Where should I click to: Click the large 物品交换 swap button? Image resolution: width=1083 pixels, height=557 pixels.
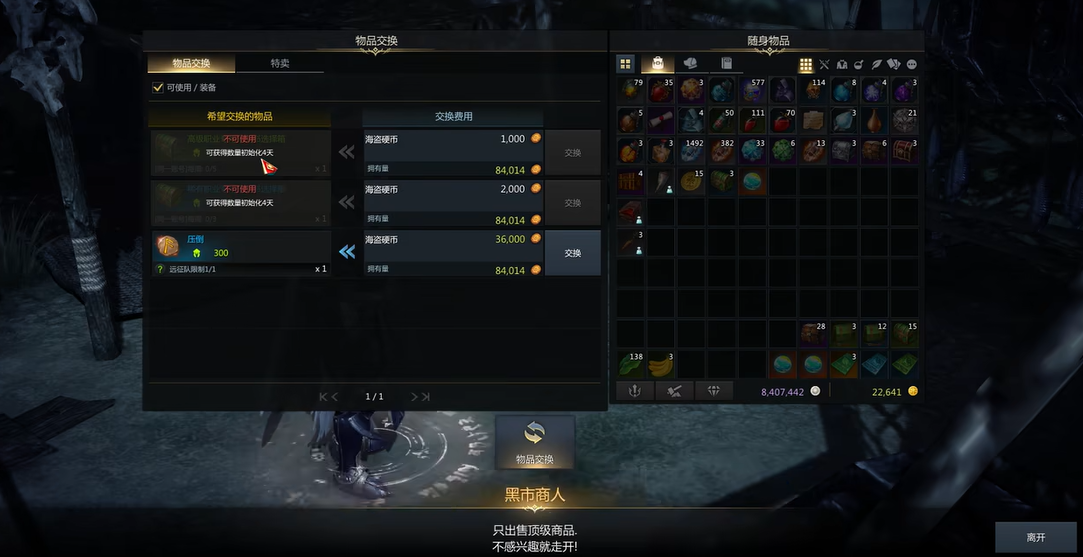tap(534, 441)
